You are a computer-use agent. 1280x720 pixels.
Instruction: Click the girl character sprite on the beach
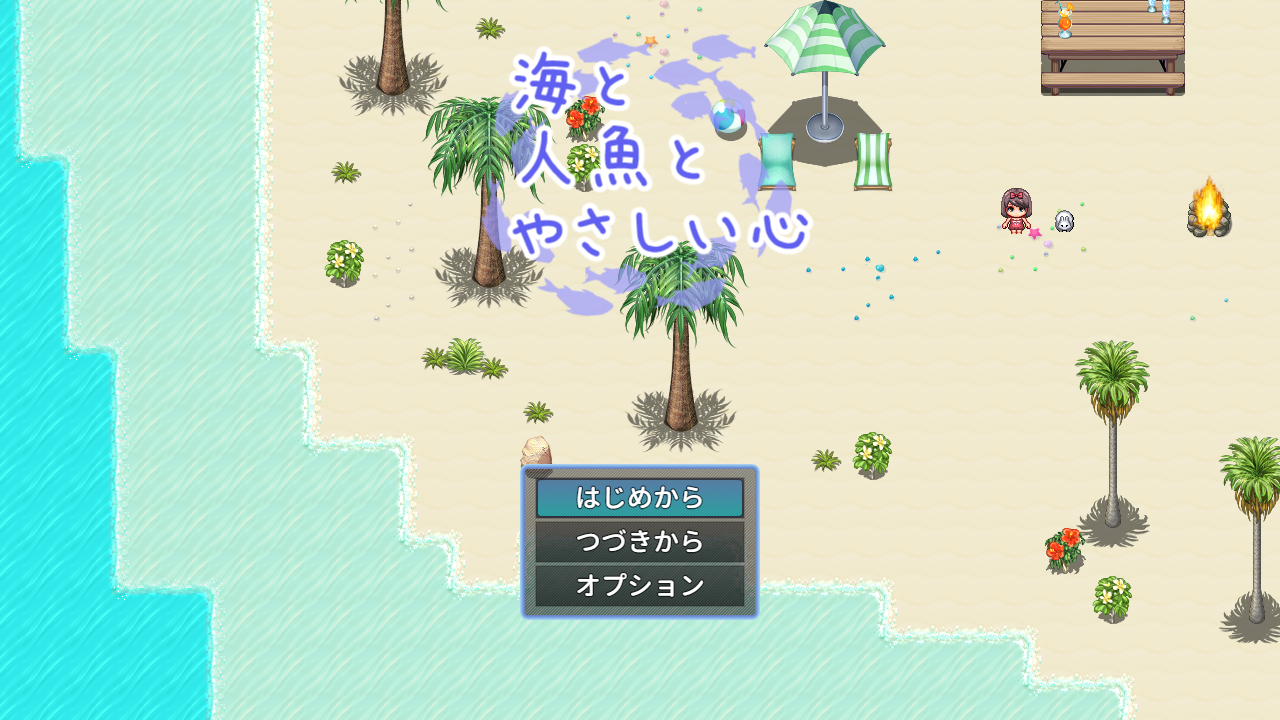point(1014,212)
